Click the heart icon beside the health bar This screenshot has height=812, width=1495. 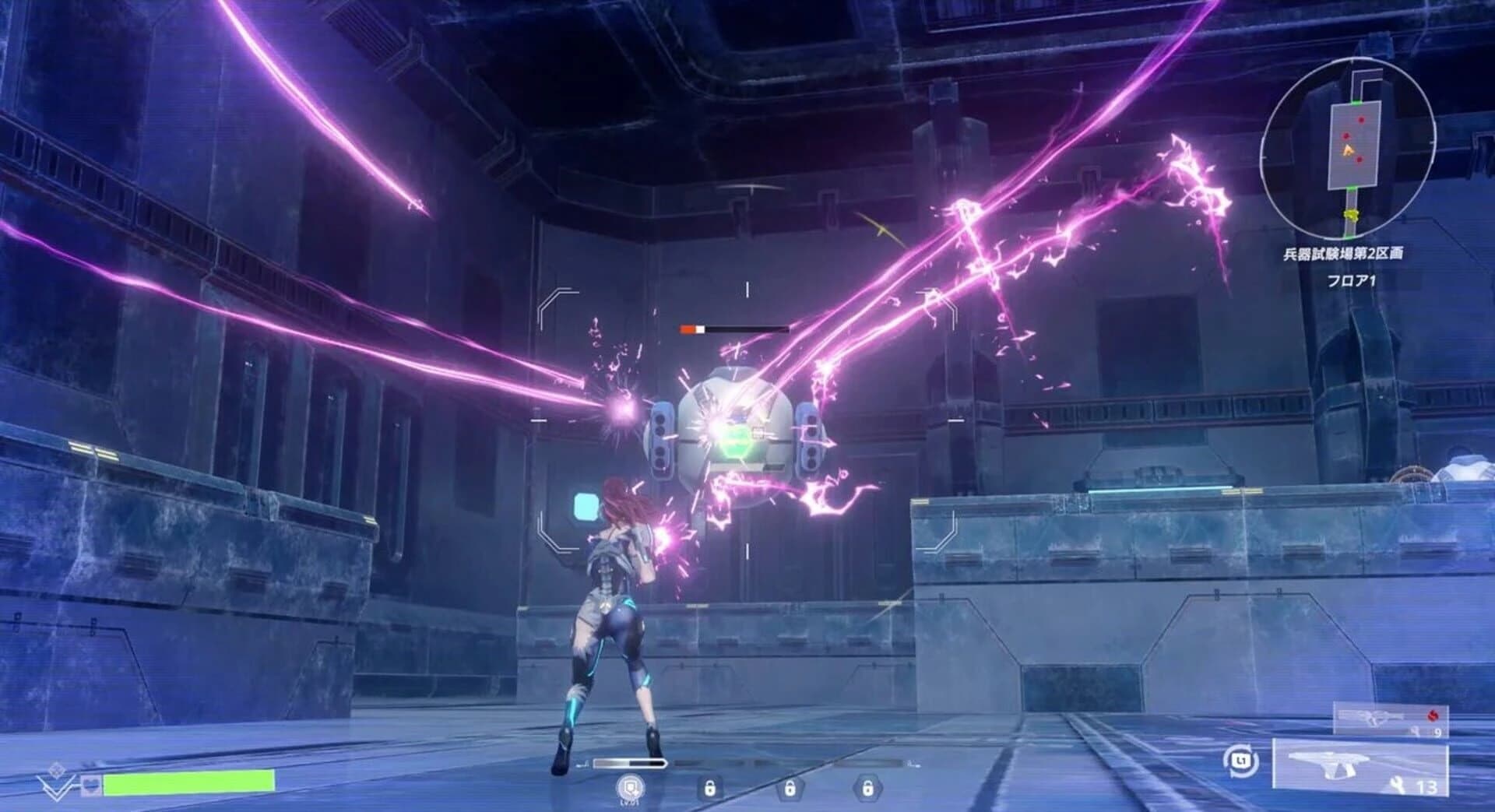click(91, 786)
